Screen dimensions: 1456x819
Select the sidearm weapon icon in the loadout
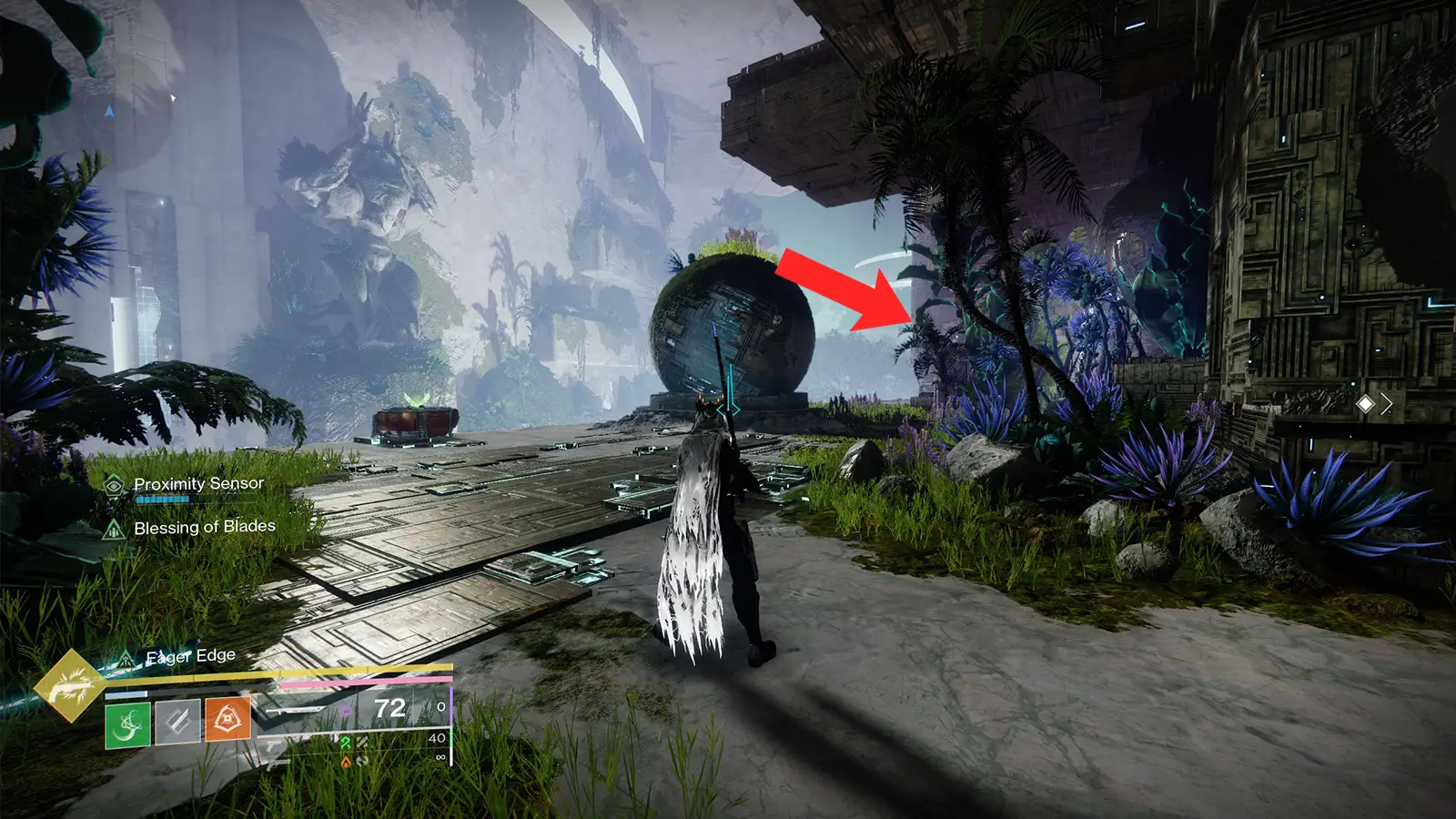click(274, 744)
